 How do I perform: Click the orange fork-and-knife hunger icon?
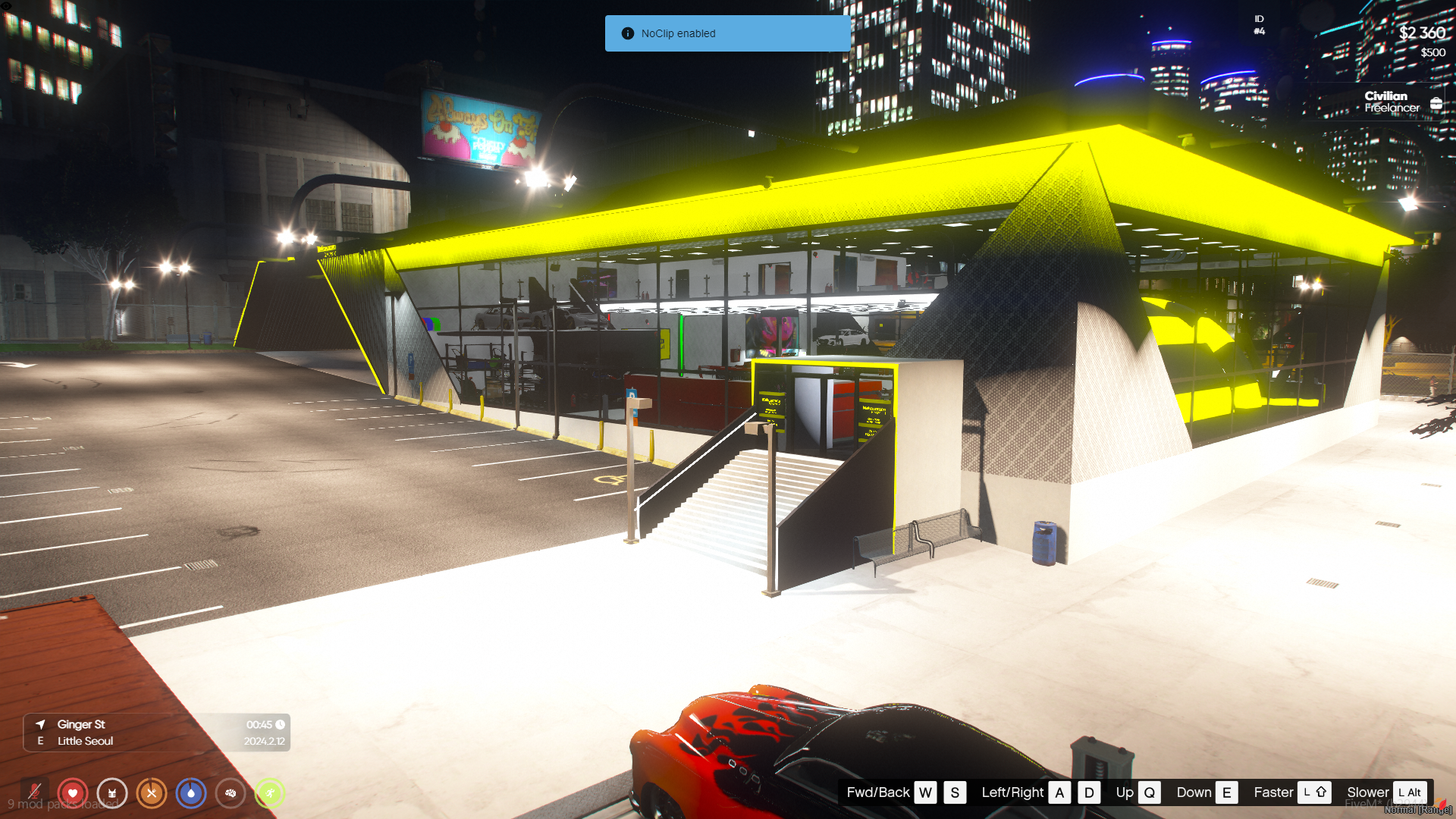point(152,793)
